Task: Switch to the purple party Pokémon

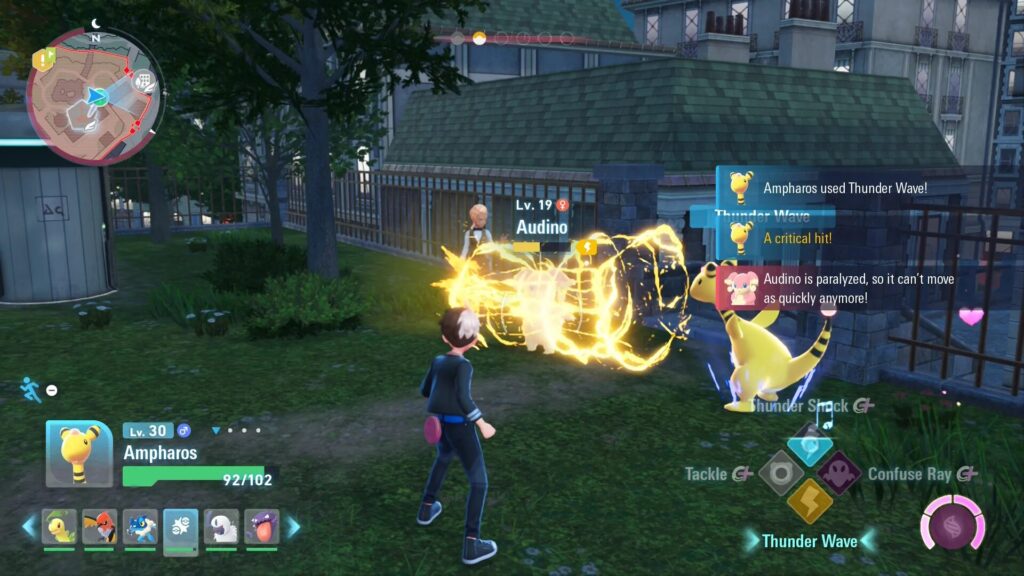Action: tap(262, 527)
